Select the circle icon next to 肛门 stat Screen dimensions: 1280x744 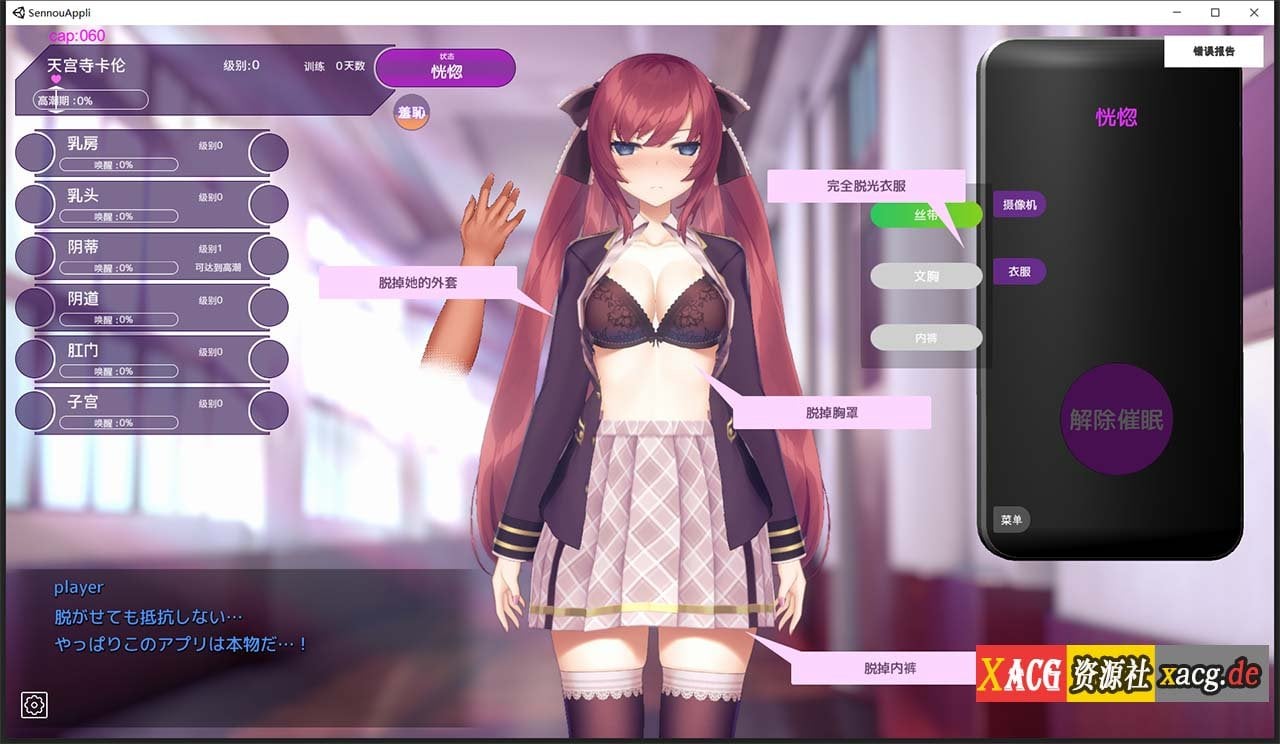pos(35,358)
